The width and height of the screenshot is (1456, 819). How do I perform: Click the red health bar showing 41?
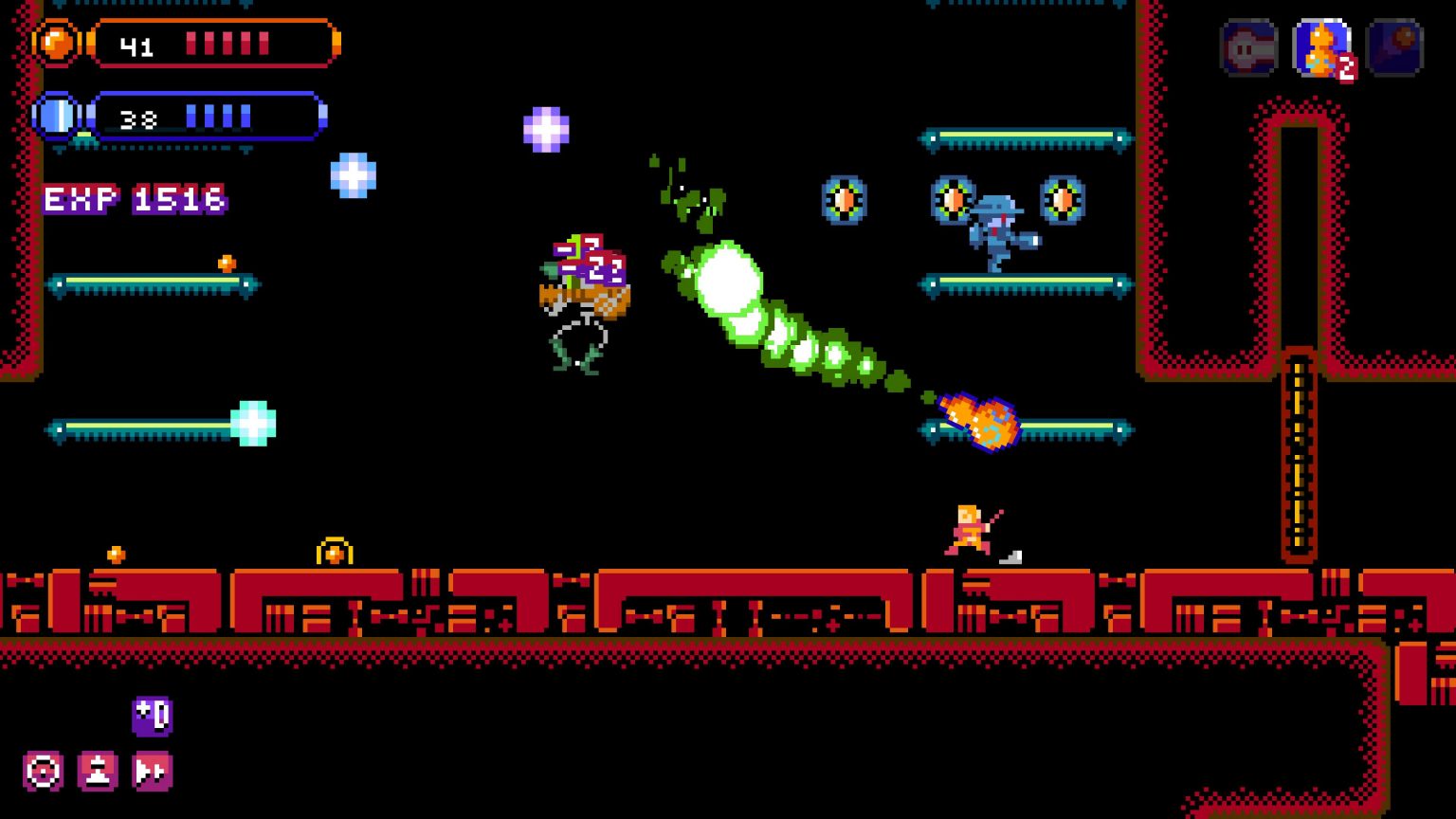(x=213, y=42)
